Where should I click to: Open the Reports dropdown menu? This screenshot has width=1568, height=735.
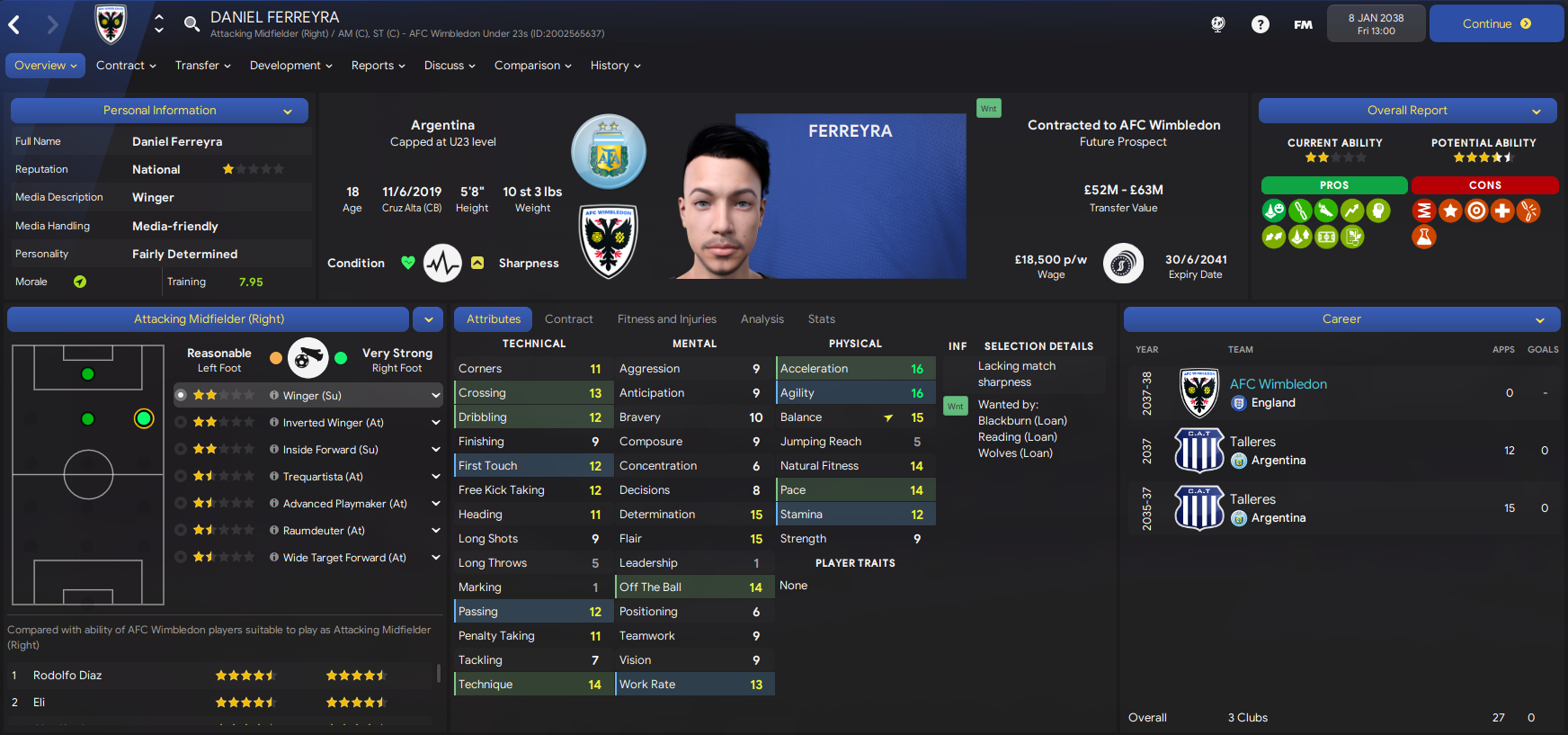click(x=378, y=66)
